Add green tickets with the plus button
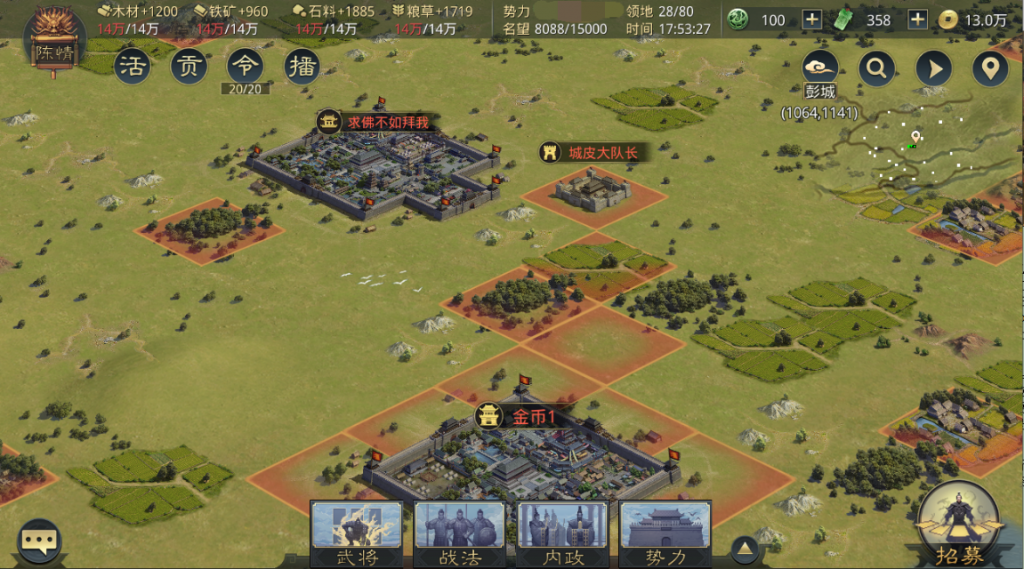1024x569 pixels. coord(917,20)
